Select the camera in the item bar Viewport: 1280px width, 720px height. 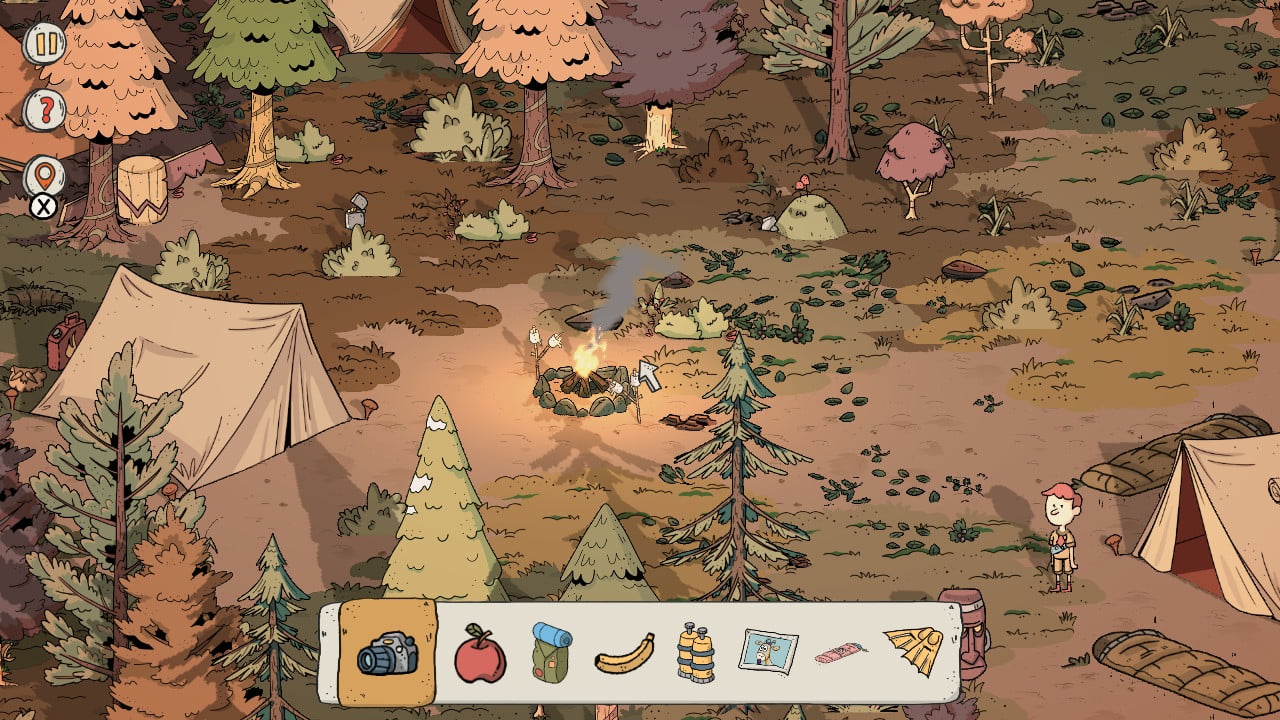[x=387, y=654]
